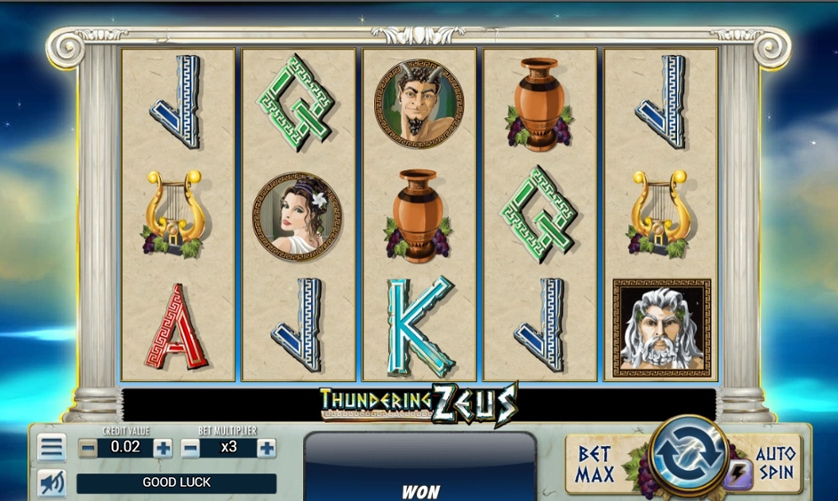Click the Bet Max button
Viewport: 838px width, 501px height.
pyautogui.click(x=597, y=463)
